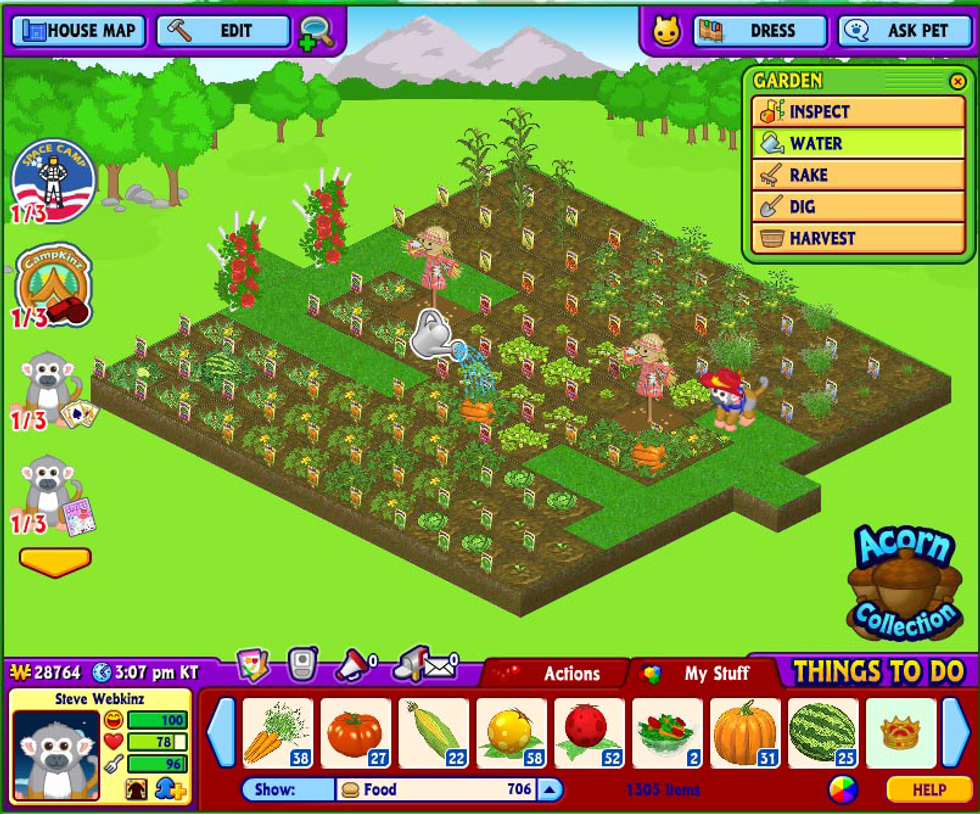Open the Food filter dropdown

550,790
